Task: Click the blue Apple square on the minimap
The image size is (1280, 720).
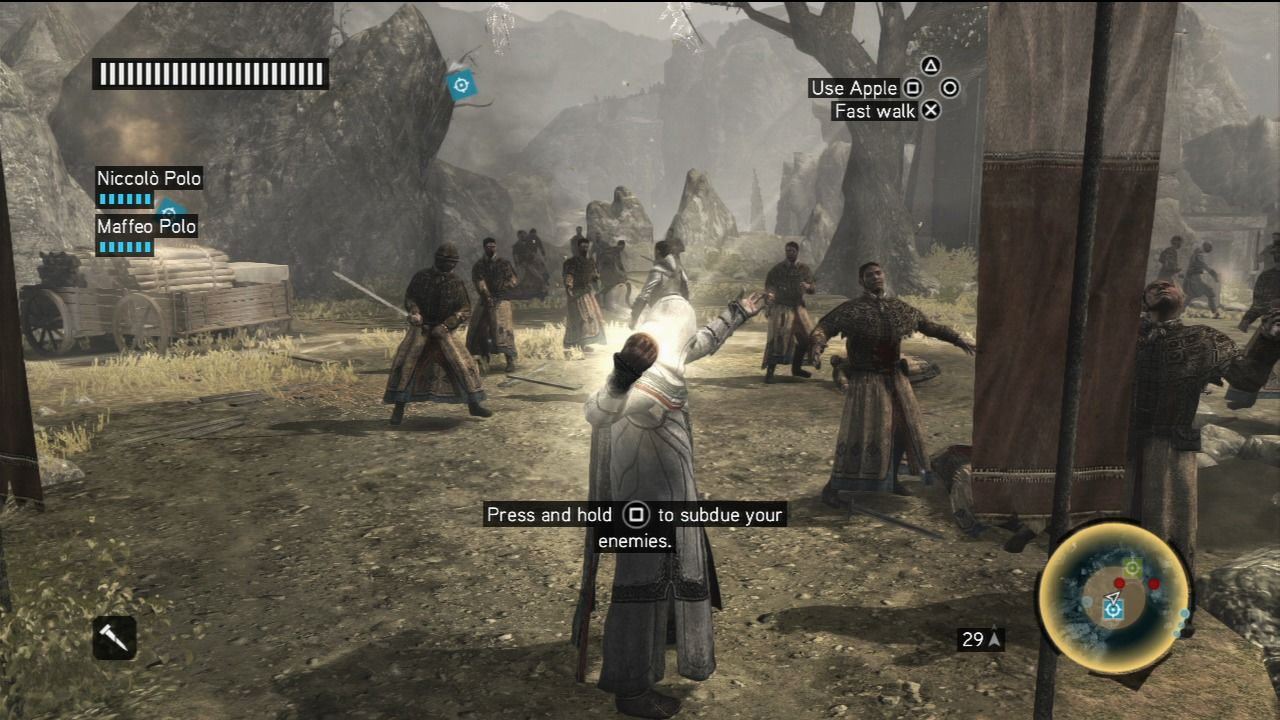Action: (x=1111, y=610)
